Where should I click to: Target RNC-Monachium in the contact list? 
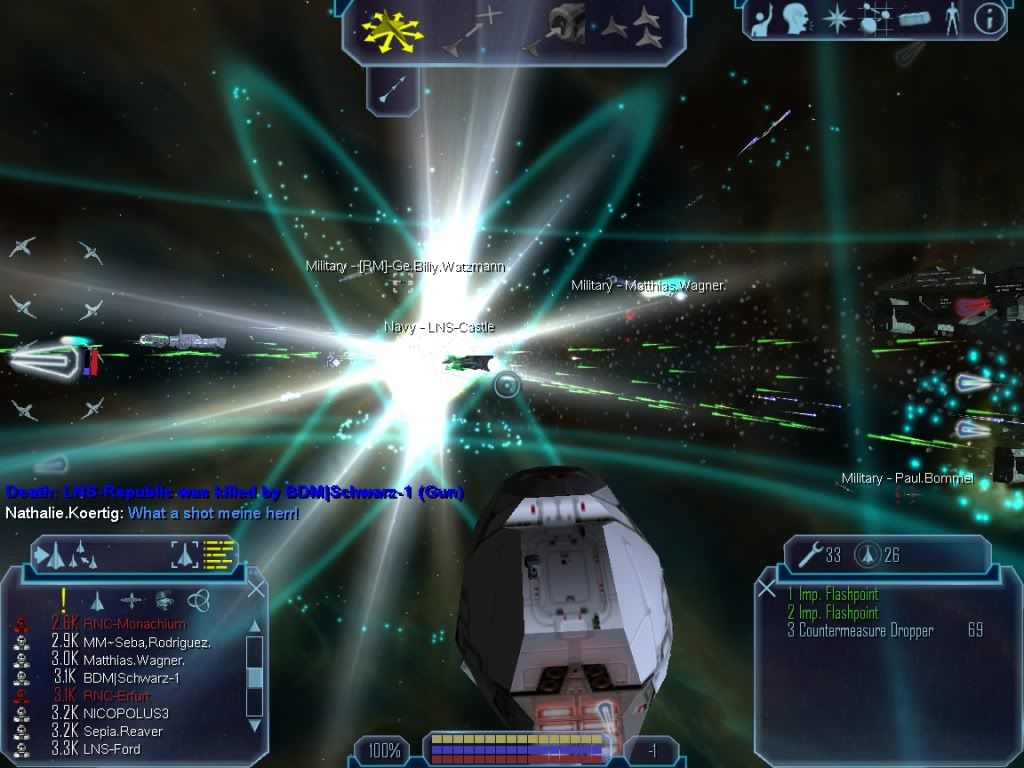134,624
